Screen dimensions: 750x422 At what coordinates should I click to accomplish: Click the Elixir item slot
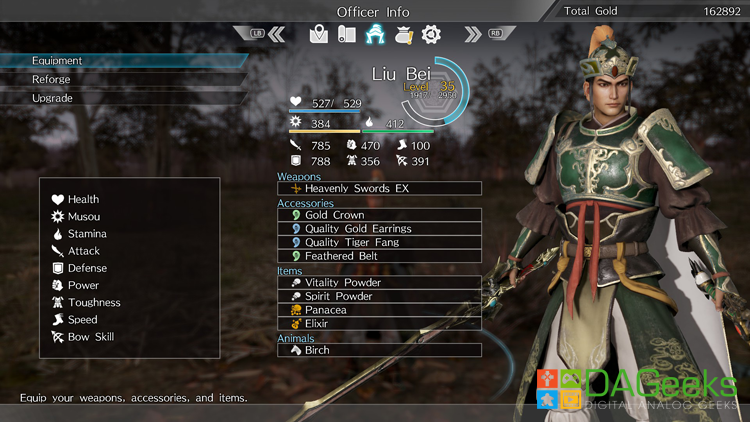click(x=379, y=324)
